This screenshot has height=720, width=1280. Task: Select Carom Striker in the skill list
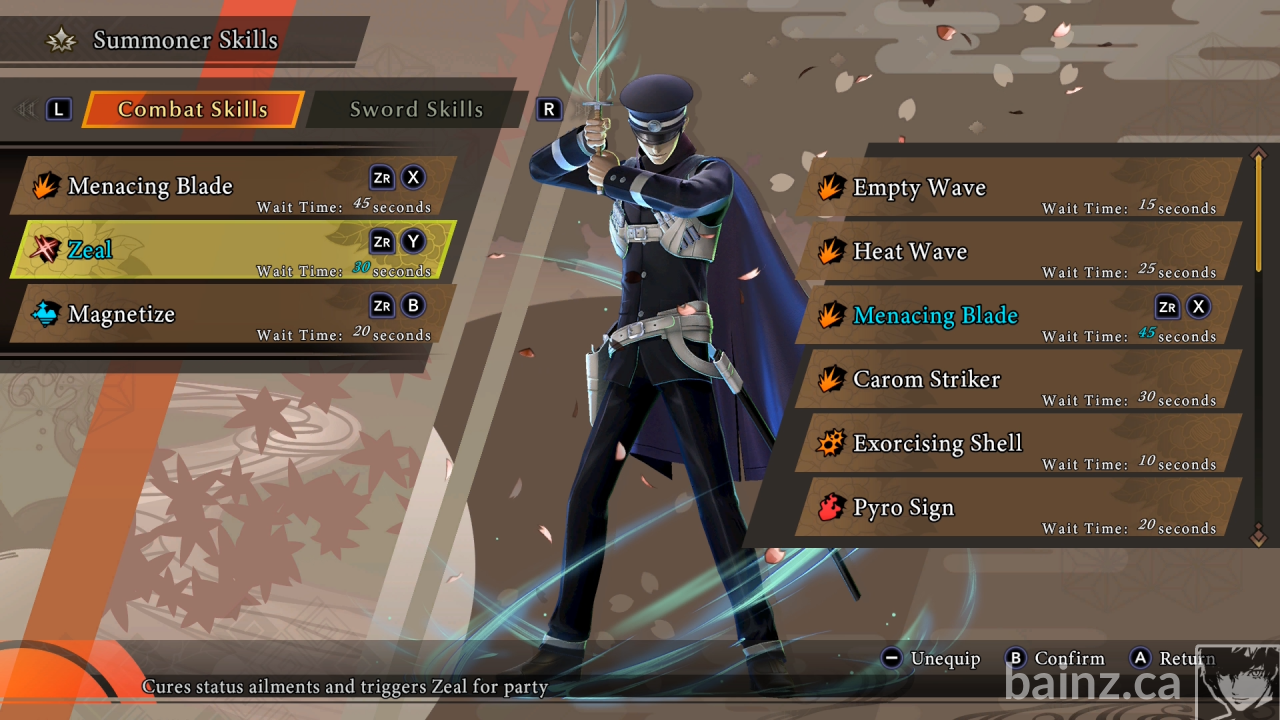pos(1018,380)
